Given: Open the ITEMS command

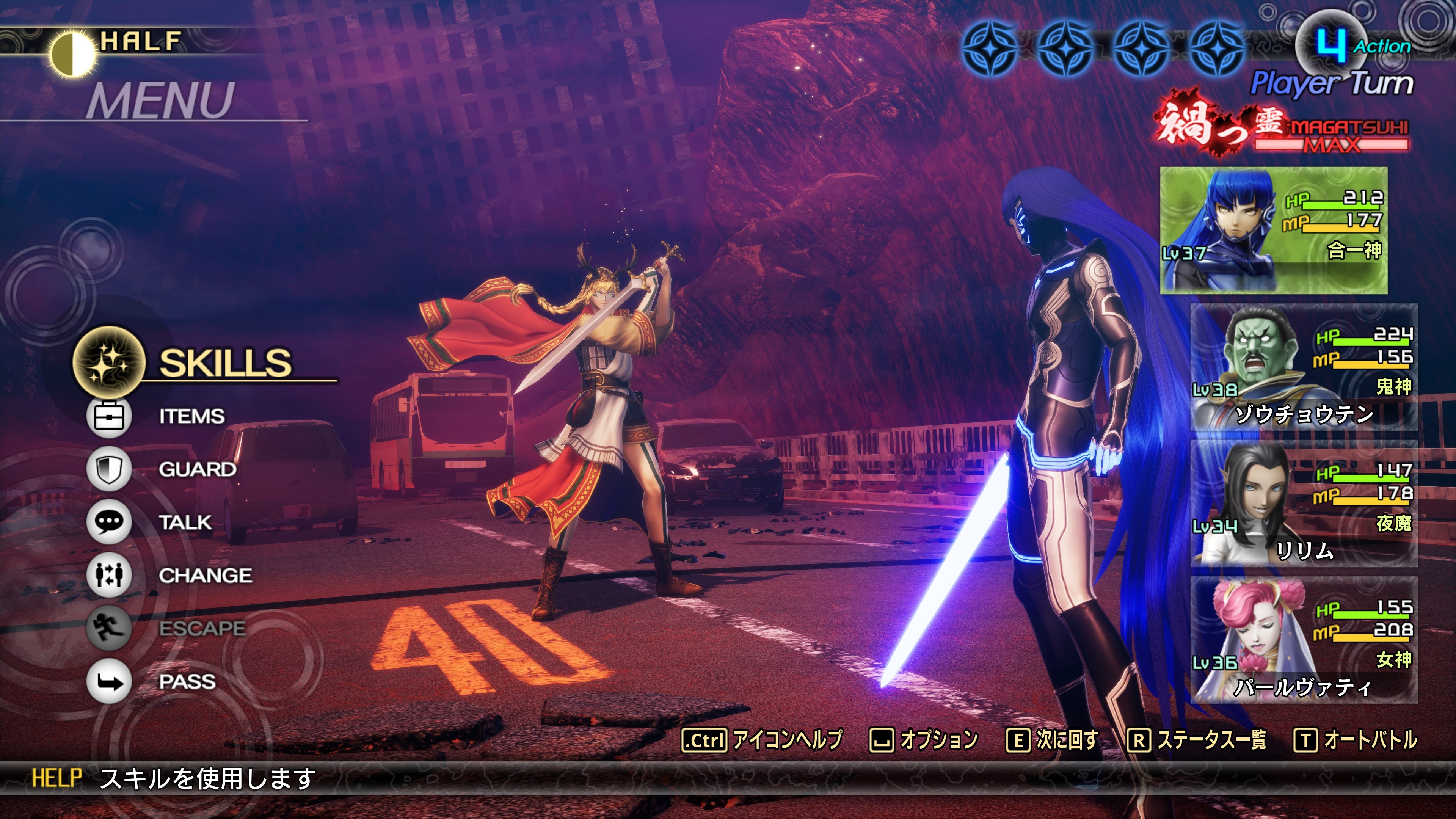Looking at the screenshot, I should [x=191, y=417].
